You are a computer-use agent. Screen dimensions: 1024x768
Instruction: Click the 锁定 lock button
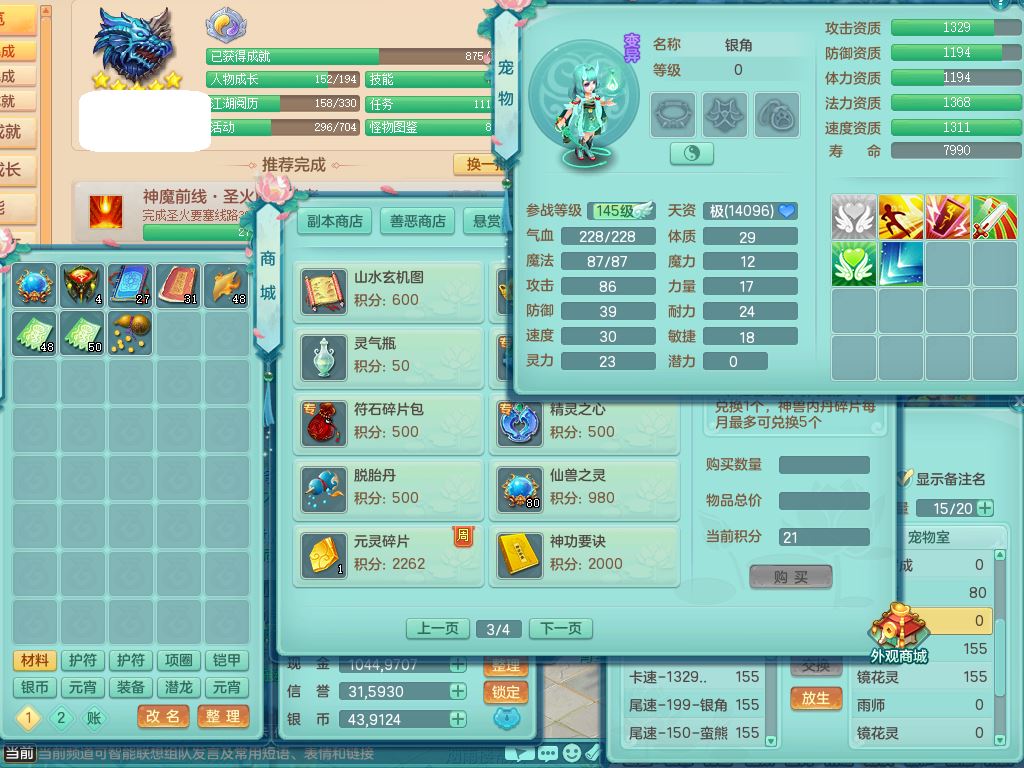pos(506,692)
